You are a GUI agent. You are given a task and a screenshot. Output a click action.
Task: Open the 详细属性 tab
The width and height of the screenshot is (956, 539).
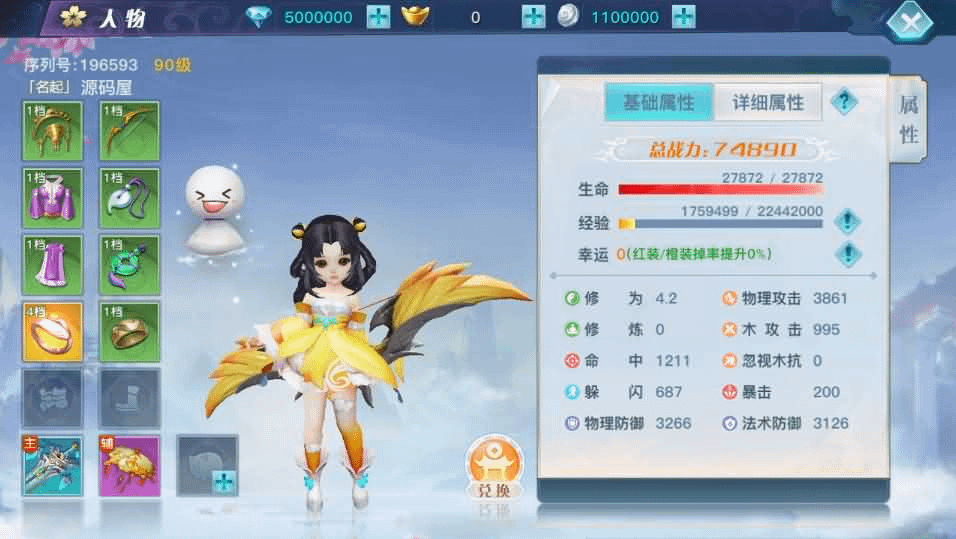pyautogui.click(x=768, y=102)
